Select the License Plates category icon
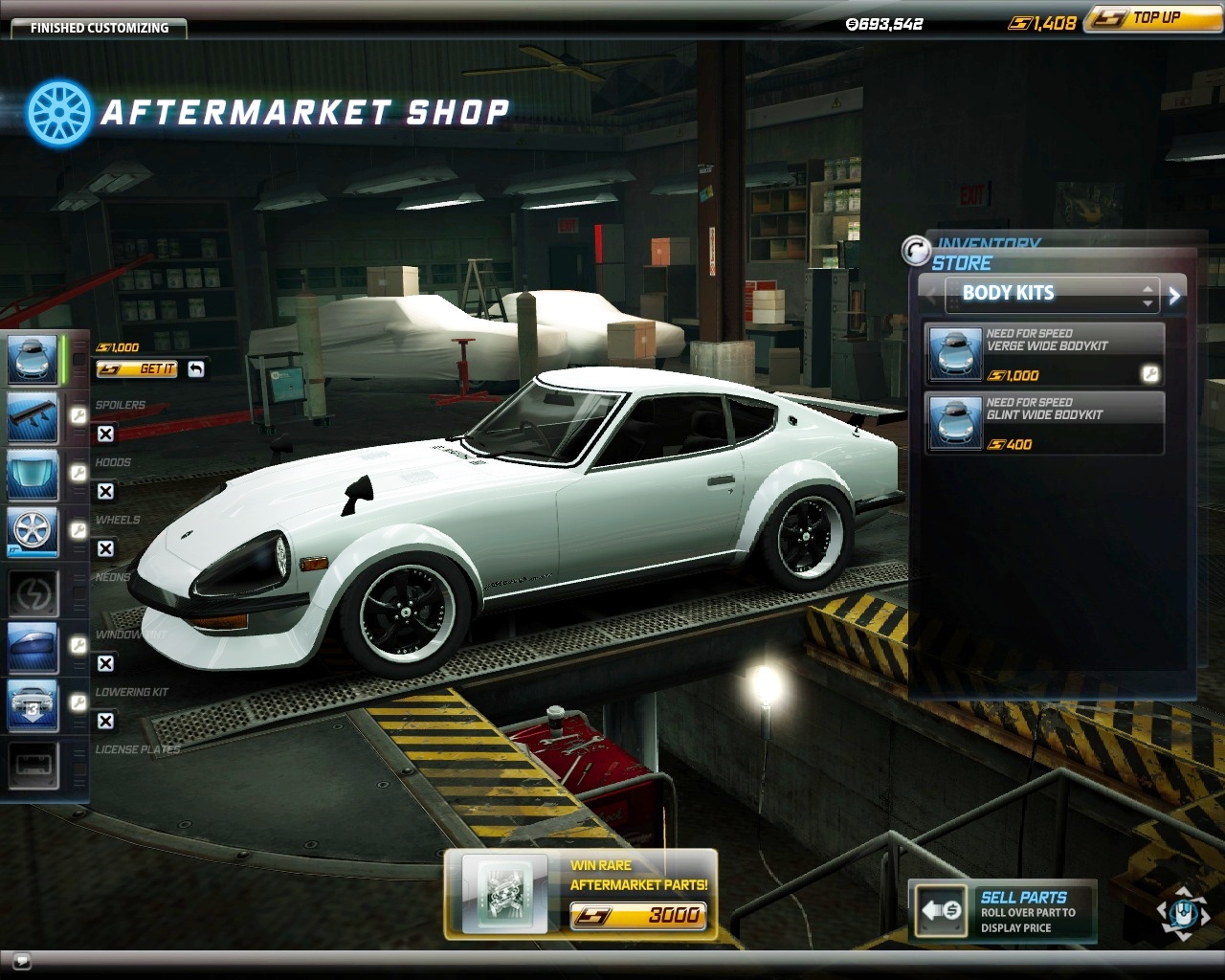Screen dimensions: 1225x980 [33, 764]
